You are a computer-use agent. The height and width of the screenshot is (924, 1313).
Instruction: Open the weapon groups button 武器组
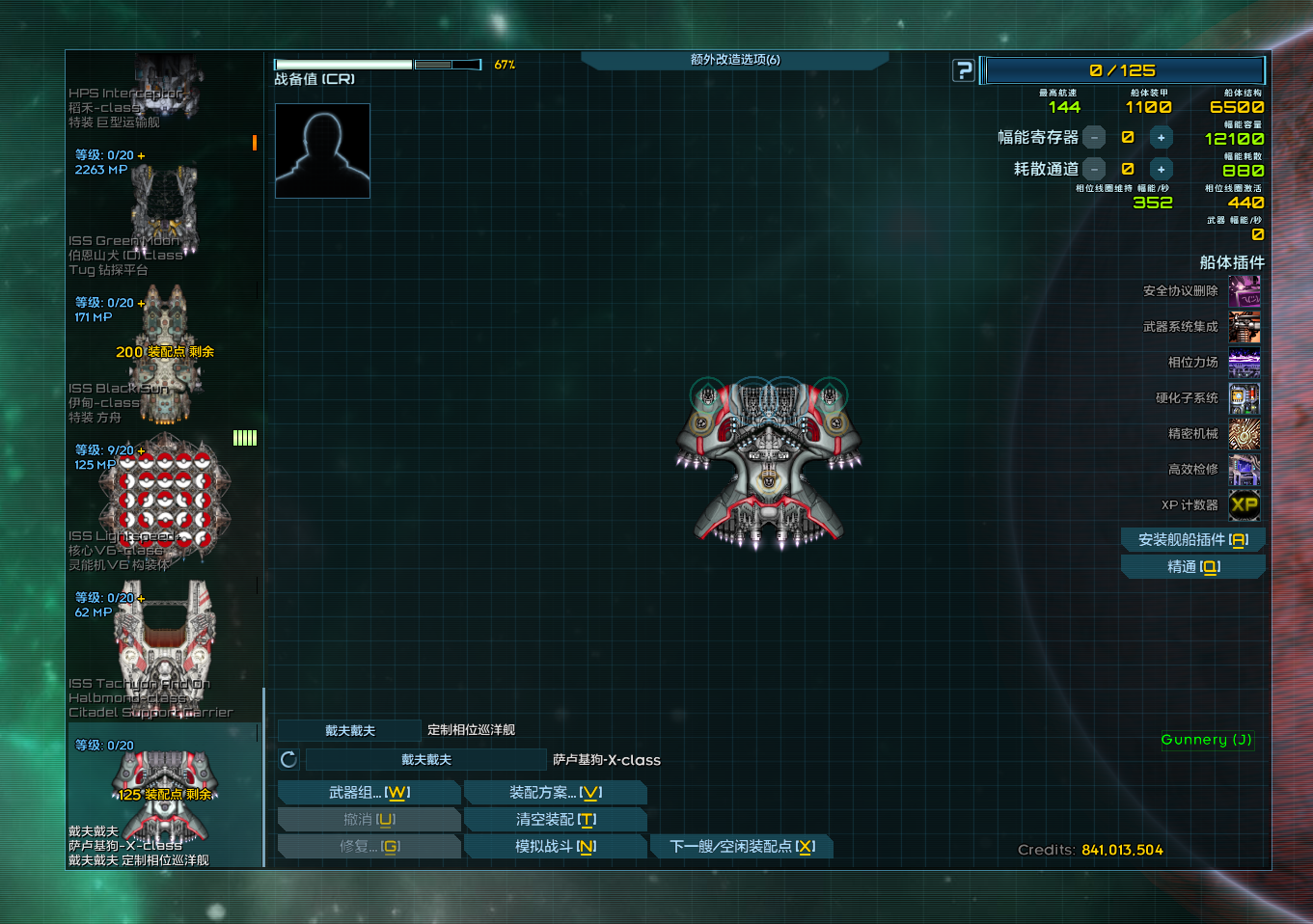pyautogui.click(x=369, y=793)
